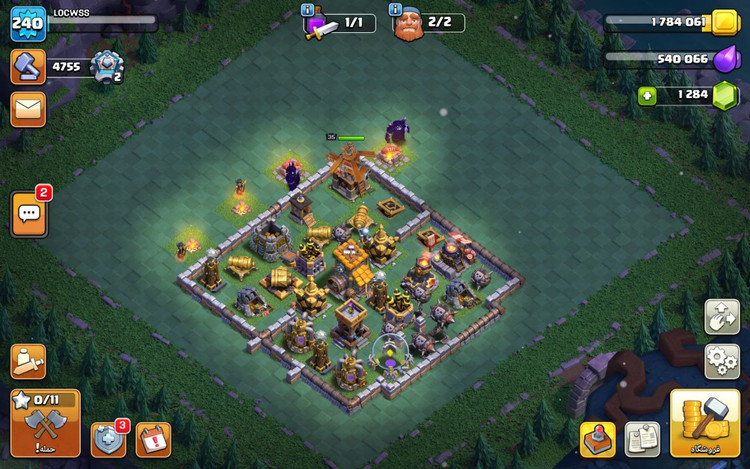Open the mail envelope inbox
750x469 pixels.
(28, 109)
